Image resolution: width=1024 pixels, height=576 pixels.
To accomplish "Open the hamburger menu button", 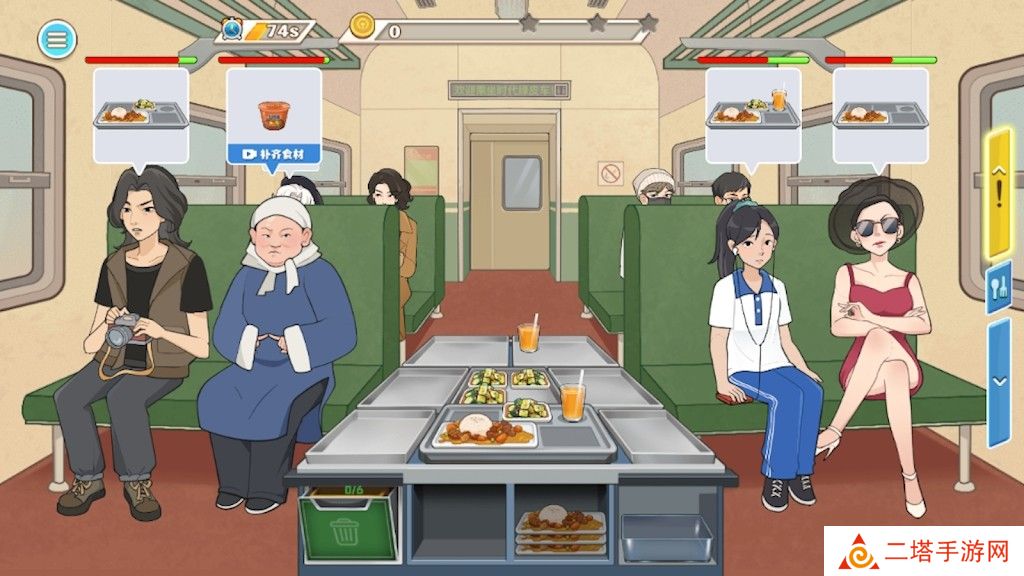I will [x=57, y=39].
